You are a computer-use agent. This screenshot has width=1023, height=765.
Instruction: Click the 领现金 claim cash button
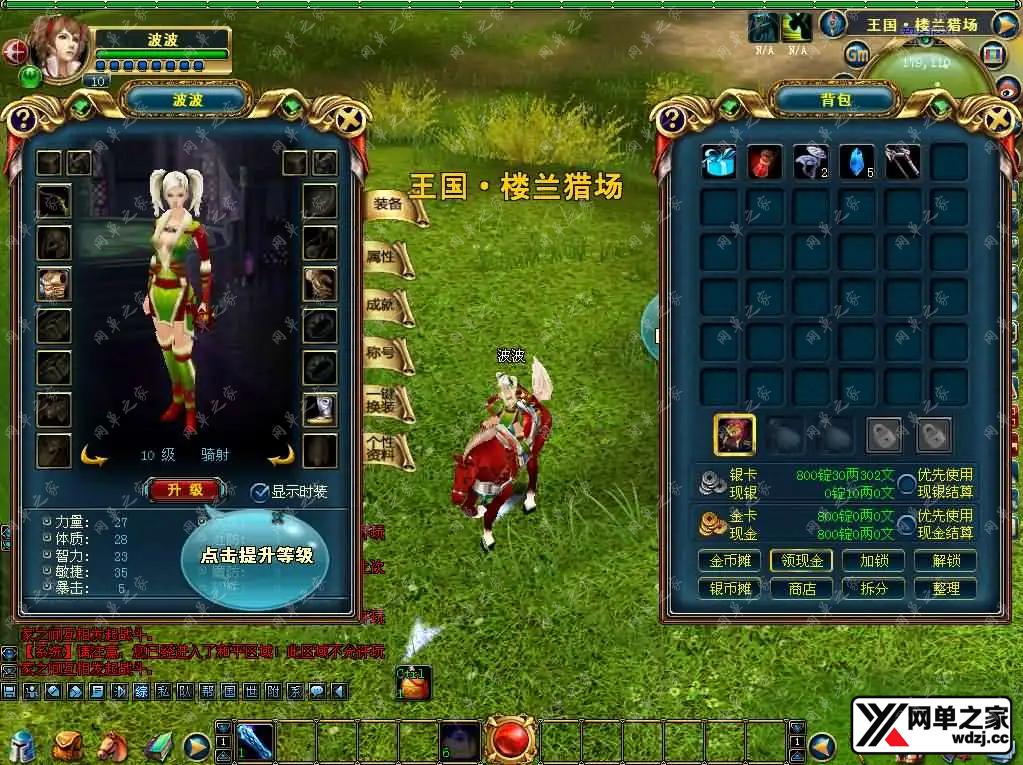[801, 561]
